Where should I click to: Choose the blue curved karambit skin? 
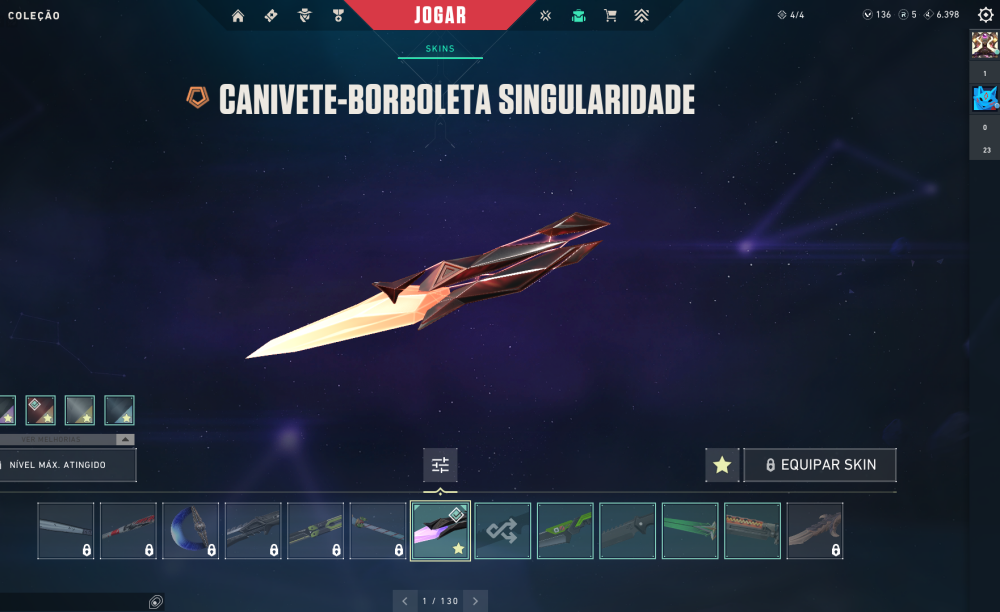click(x=190, y=531)
